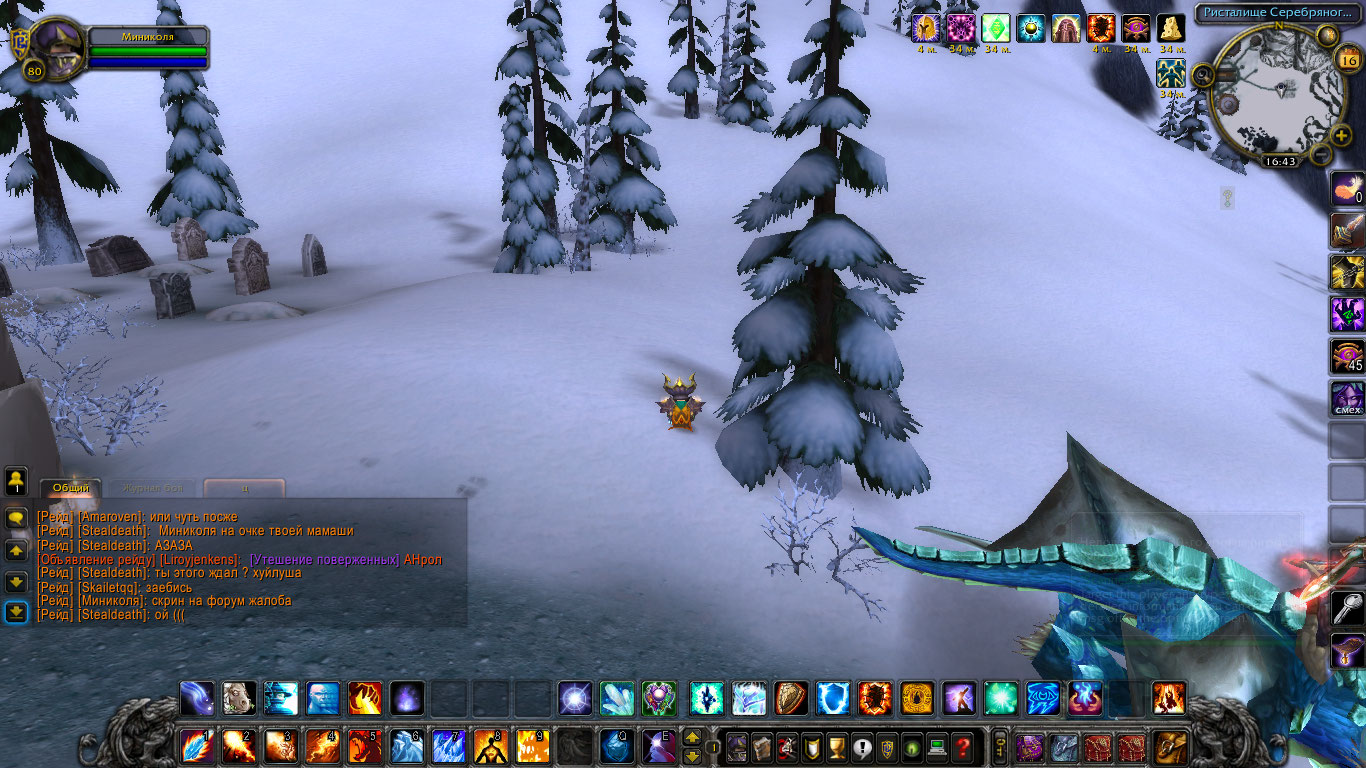Viewport: 1366px width, 768px height.
Task: Open the chat menu speech bubble button
Action: pos(16,518)
